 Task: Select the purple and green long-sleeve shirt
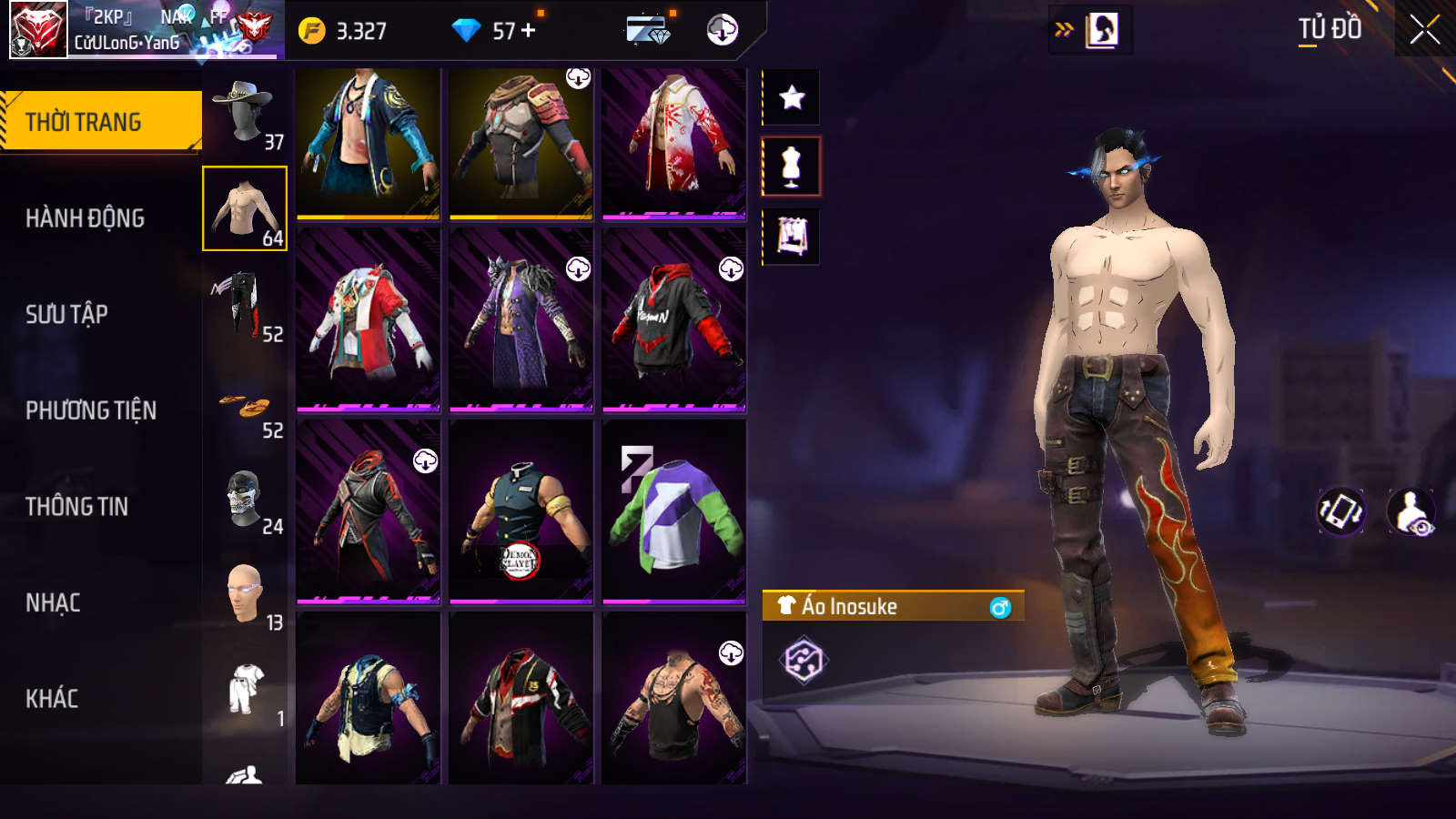point(673,511)
